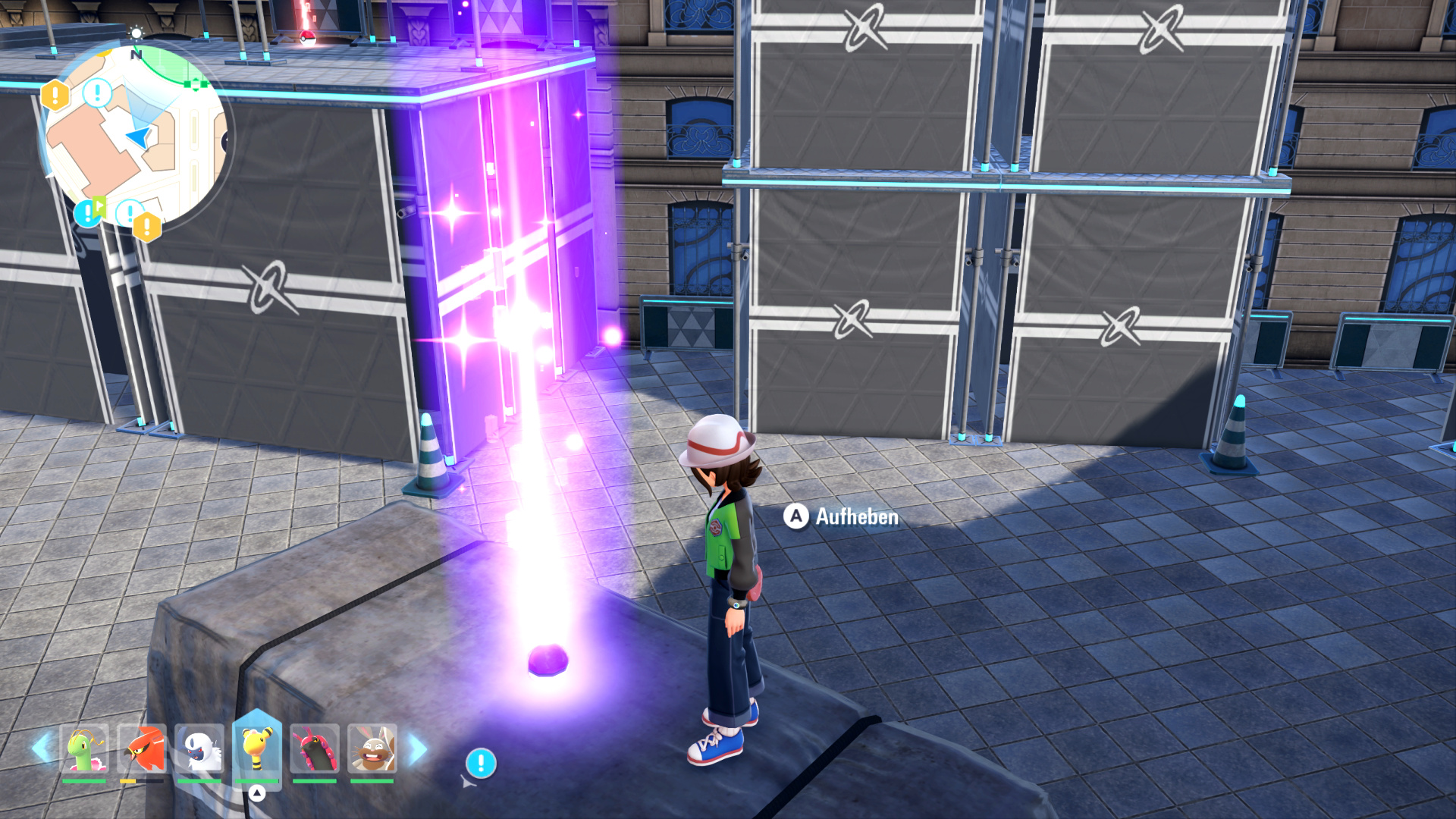Choose Diggersby in the party bar
Viewport: 1456px width, 819px height.
pos(372,748)
